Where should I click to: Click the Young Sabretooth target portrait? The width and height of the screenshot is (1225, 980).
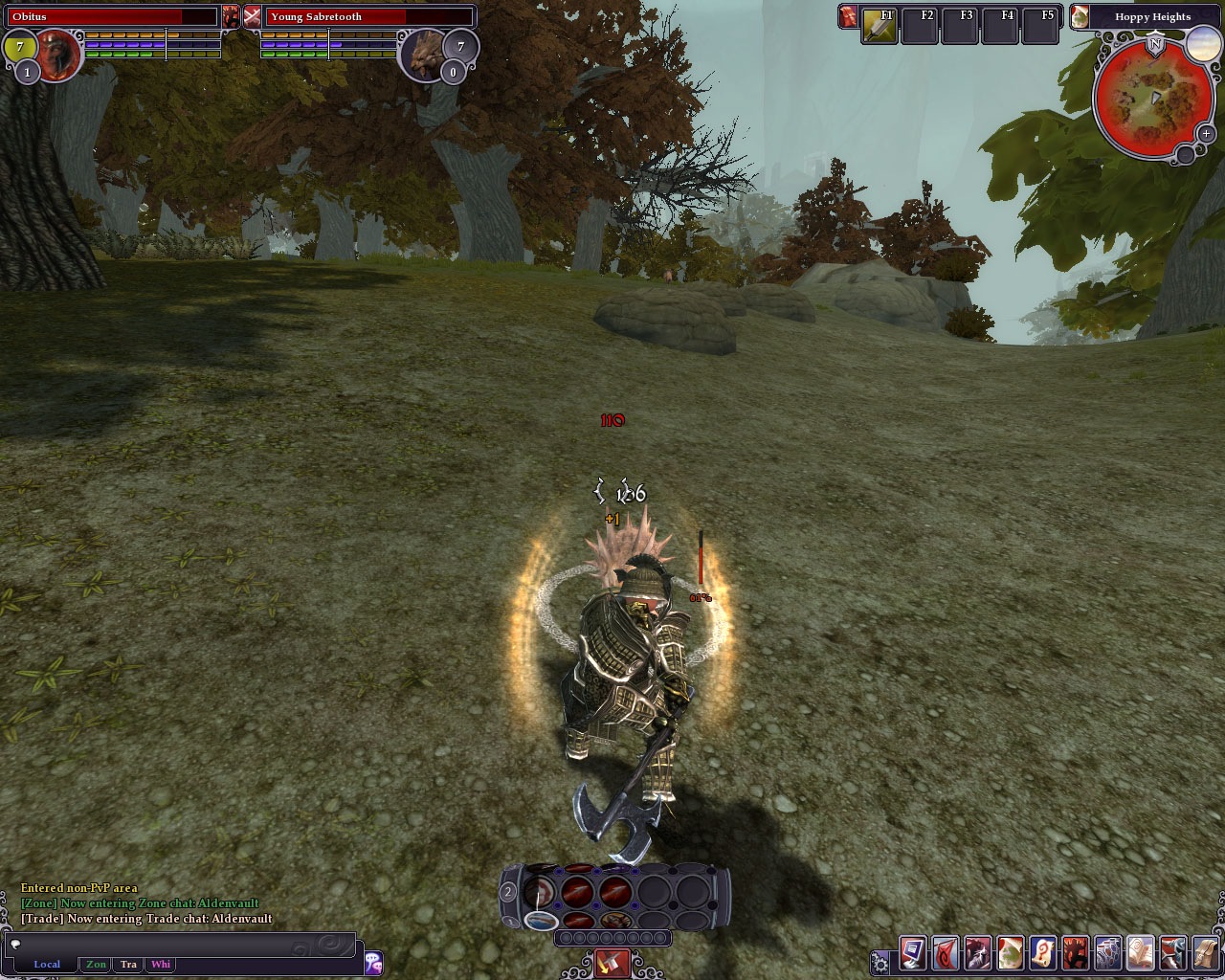422,55
